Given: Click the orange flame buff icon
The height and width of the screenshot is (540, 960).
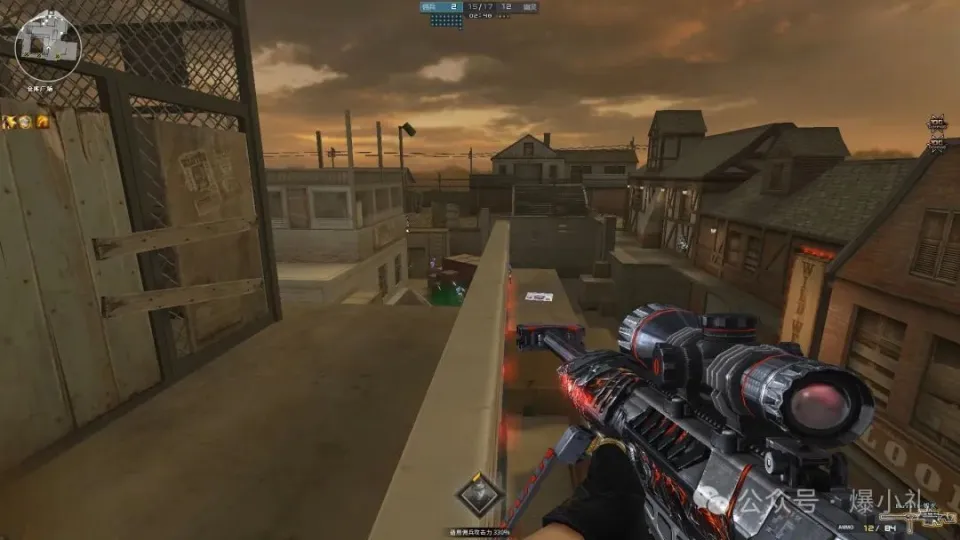Looking at the screenshot, I should click(42, 122).
